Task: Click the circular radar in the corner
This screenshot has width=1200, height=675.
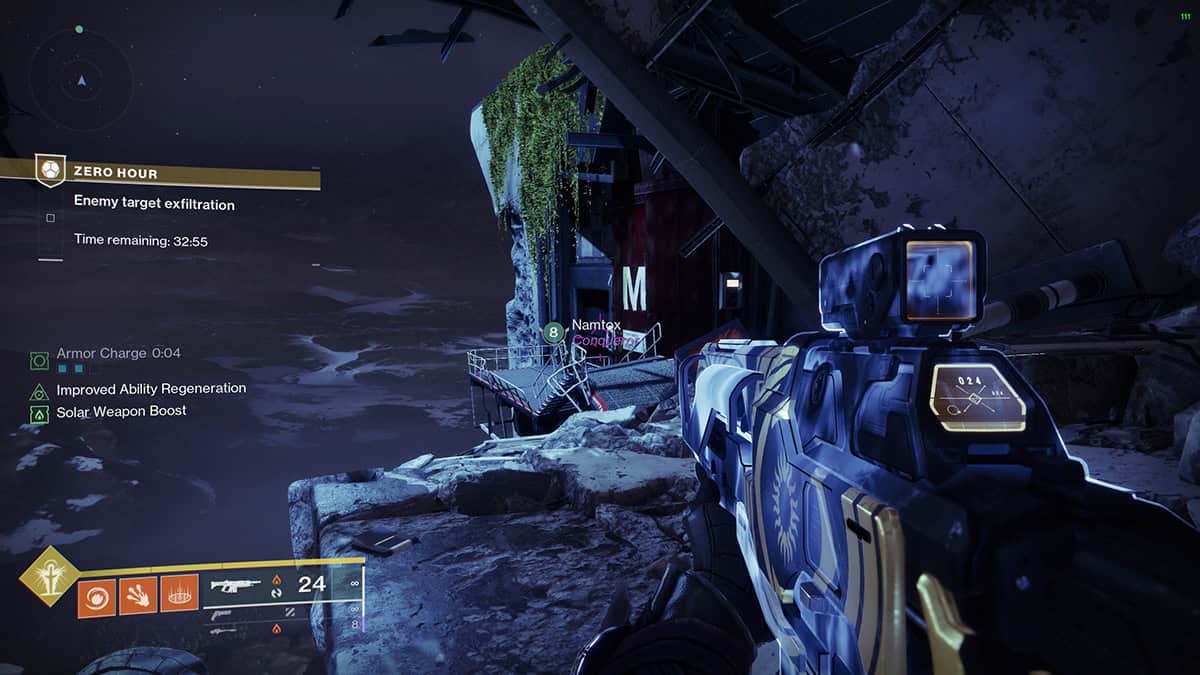Action: point(81,79)
